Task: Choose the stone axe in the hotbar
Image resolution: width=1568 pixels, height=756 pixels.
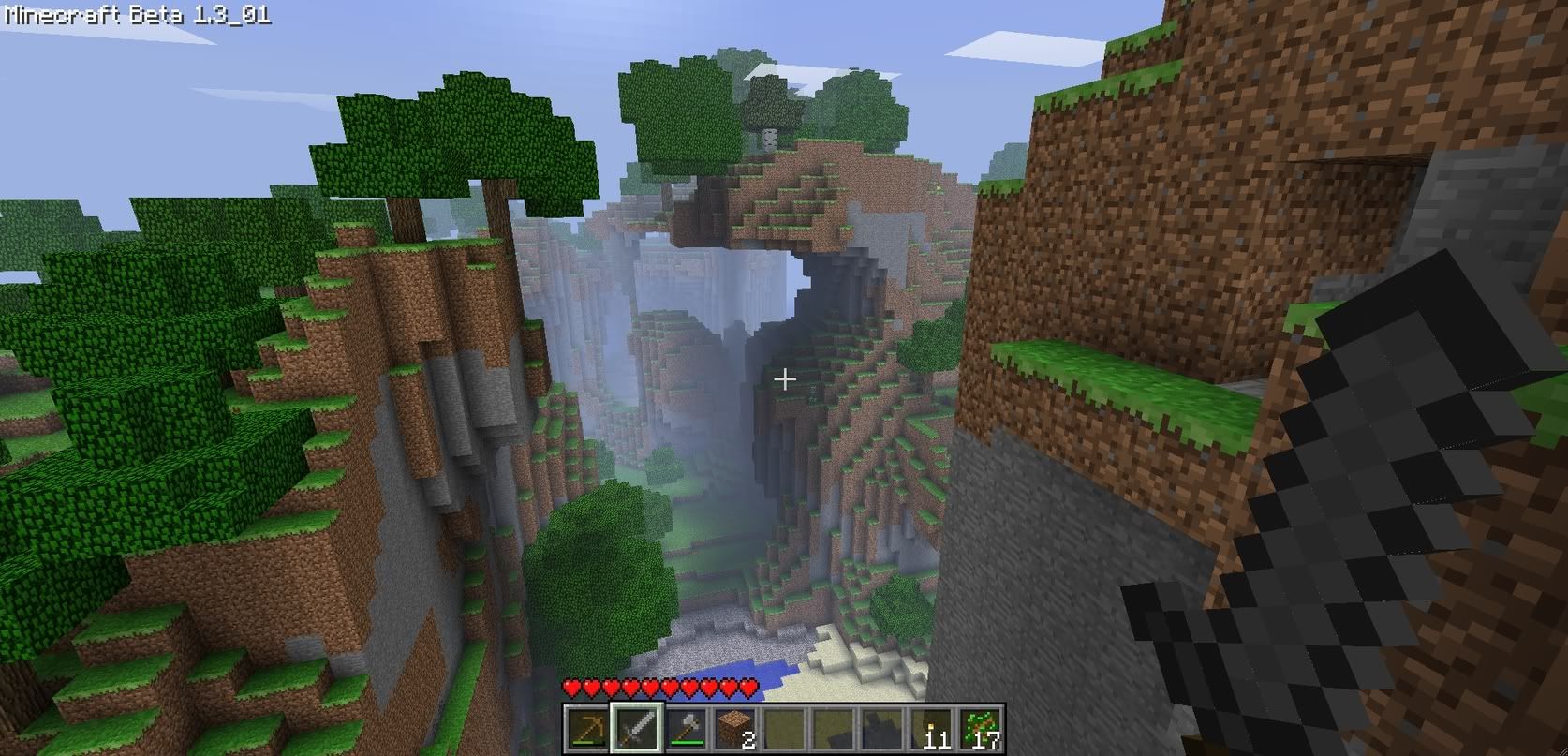Action: 686,728
